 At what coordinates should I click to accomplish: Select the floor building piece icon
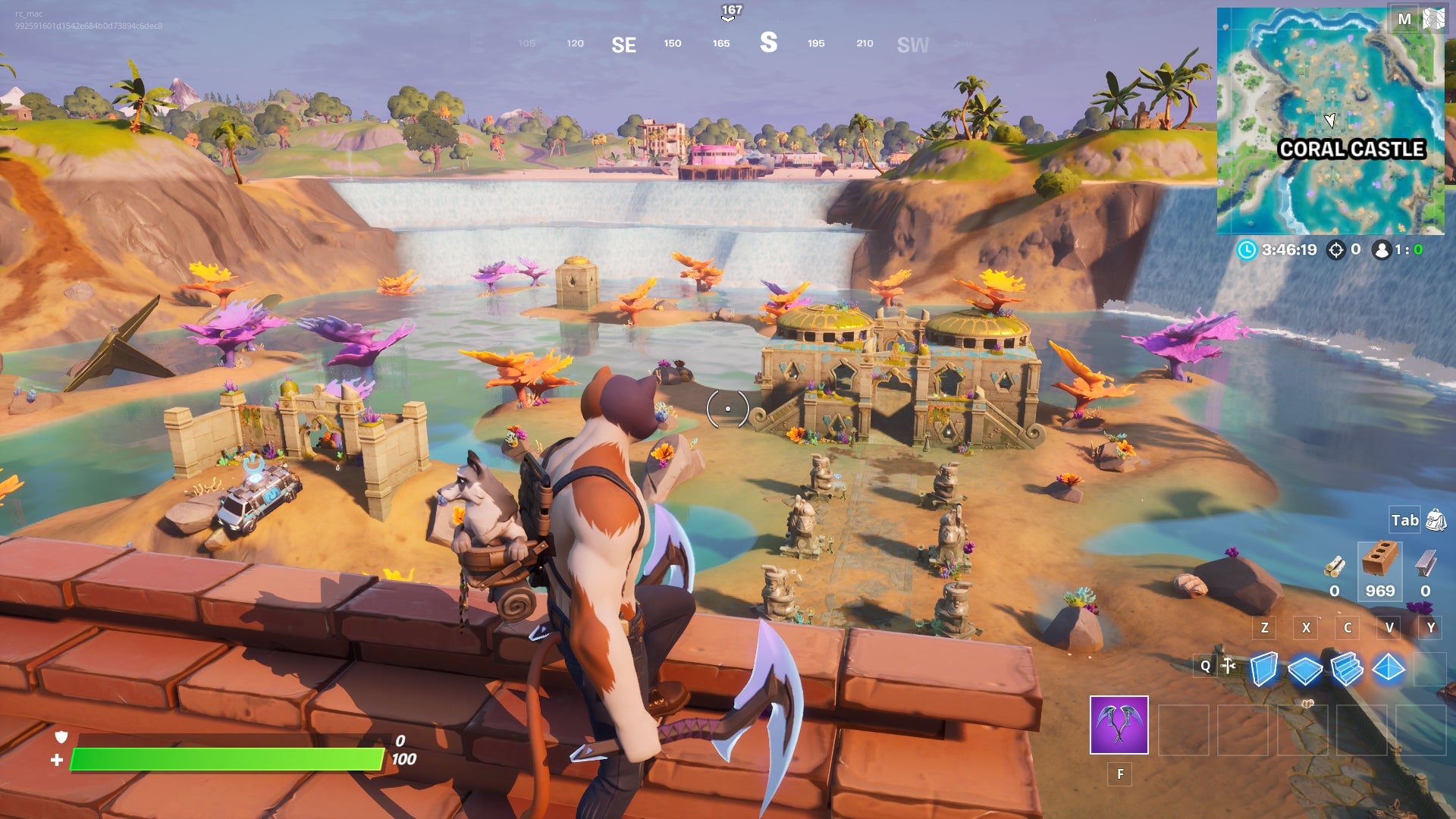pos(1305,669)
